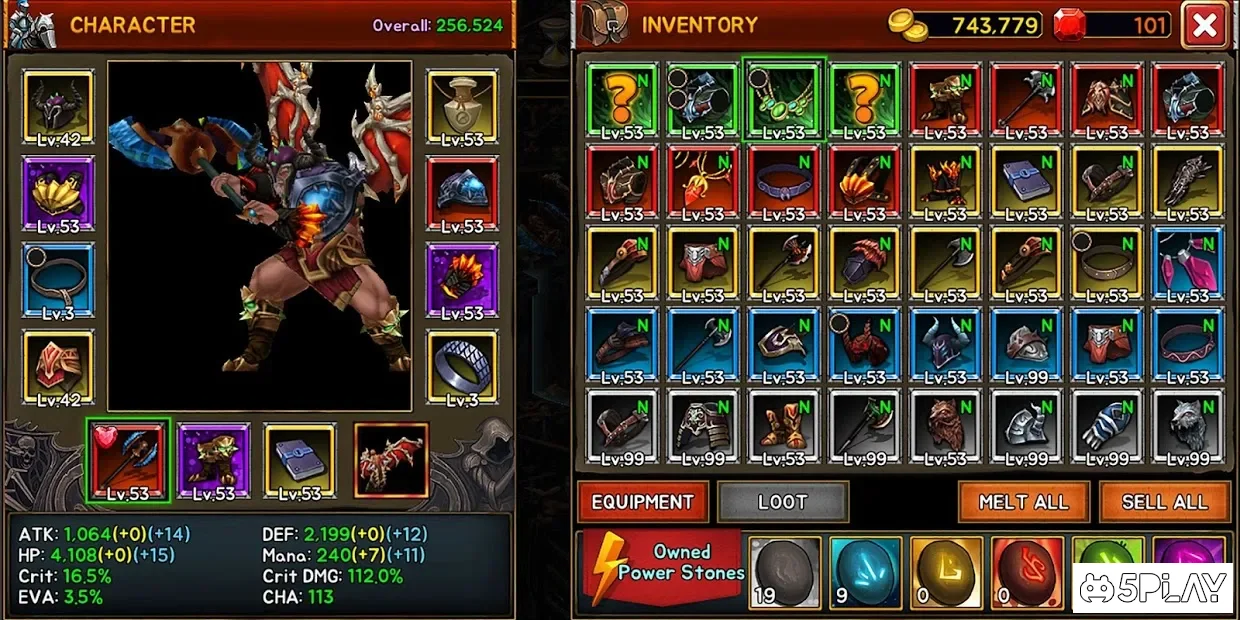This screenshot has width=1240, height=620.
Task: Select the equipped red winged item slot
Action: [x=391, y=460]
